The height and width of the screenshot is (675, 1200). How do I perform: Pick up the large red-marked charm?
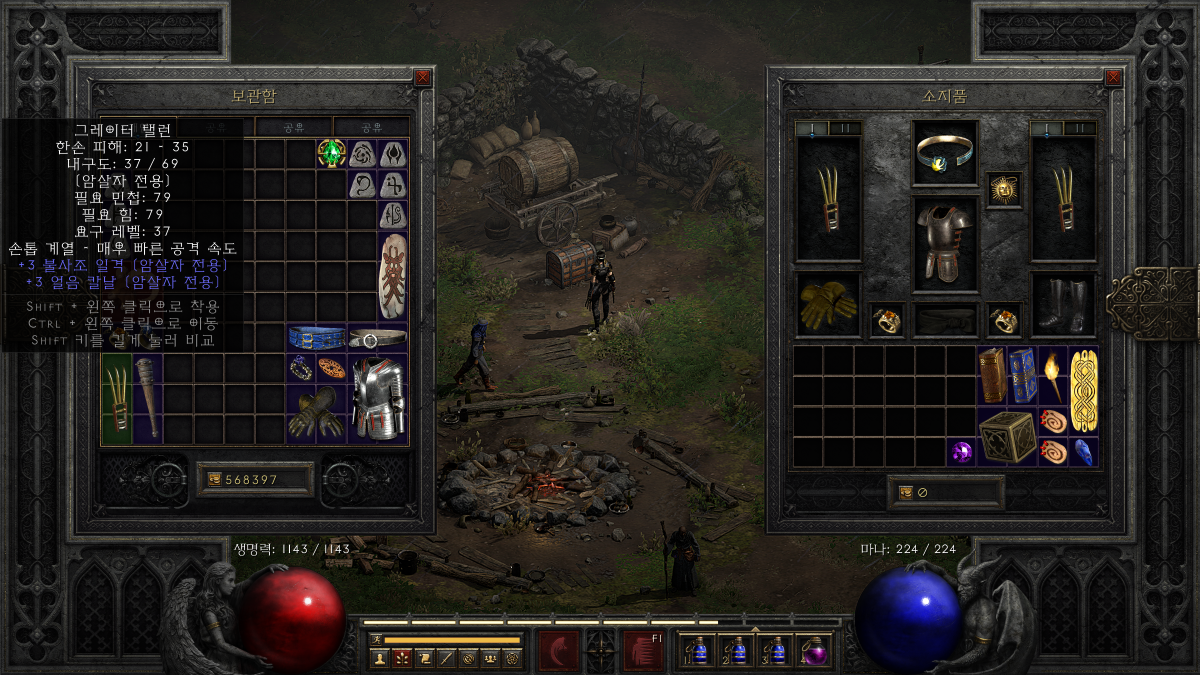pos(393,277)
